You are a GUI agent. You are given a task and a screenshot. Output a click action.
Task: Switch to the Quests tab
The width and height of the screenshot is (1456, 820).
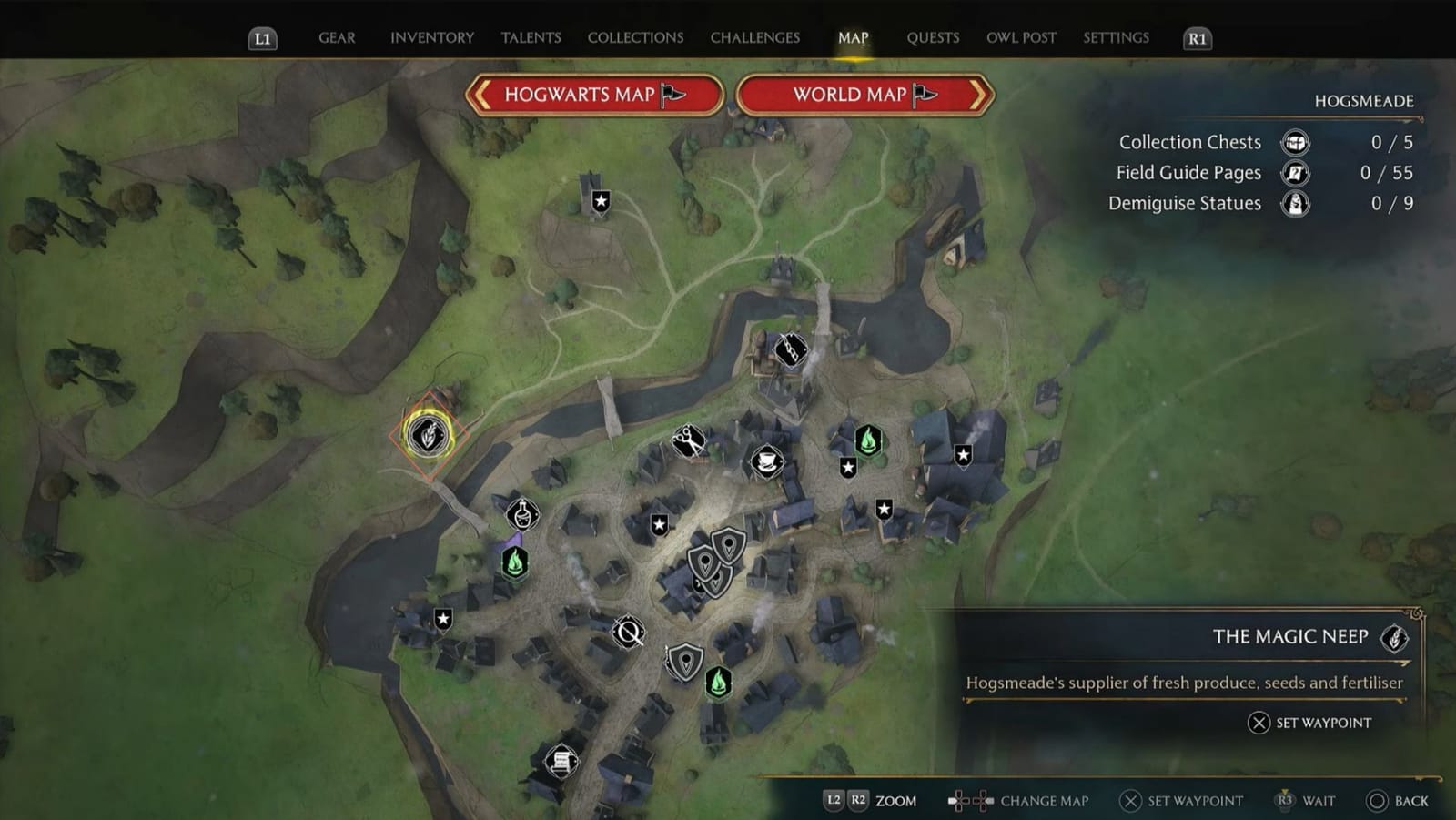932,37
